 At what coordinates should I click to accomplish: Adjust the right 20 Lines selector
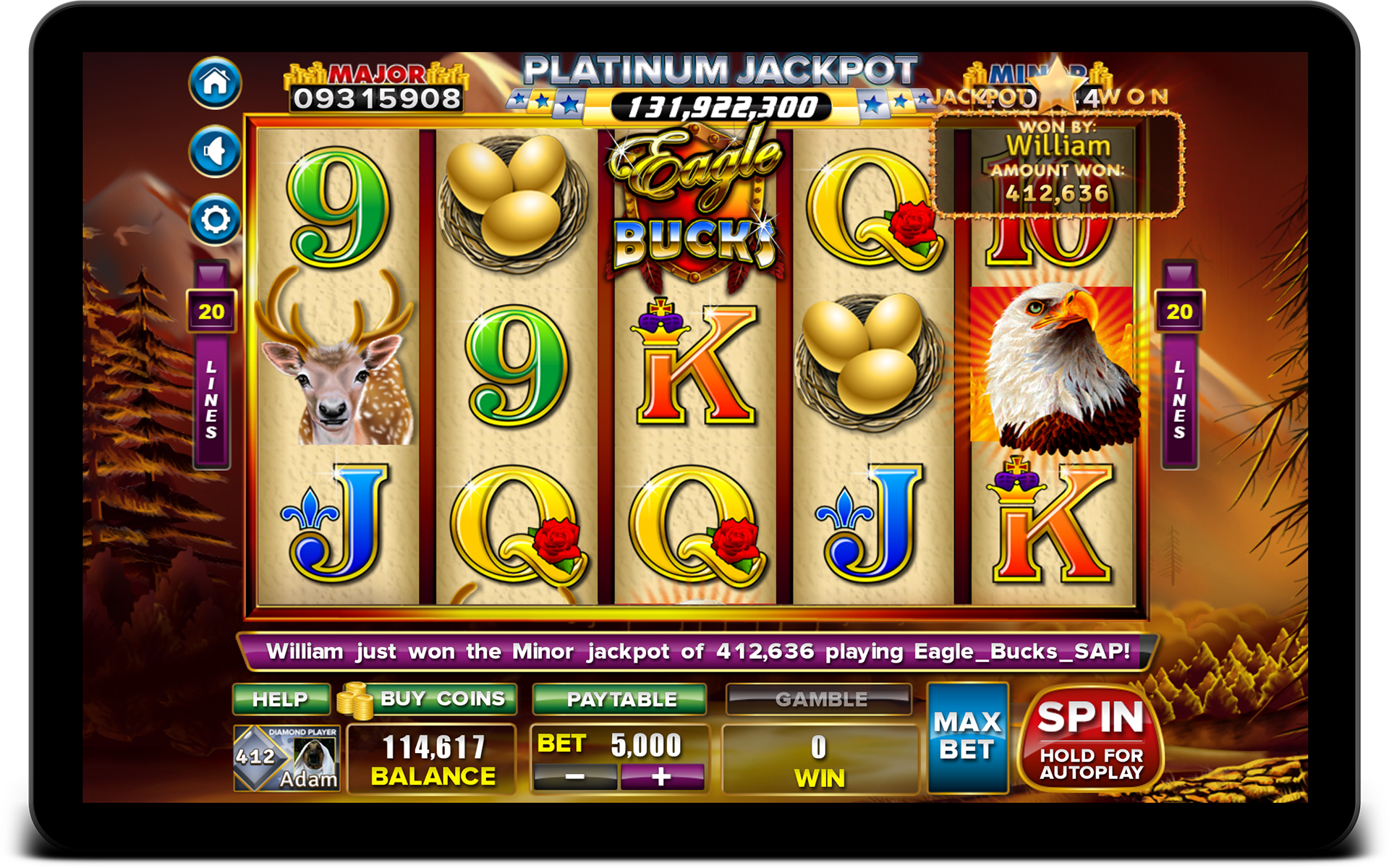tap(1179, 312)
